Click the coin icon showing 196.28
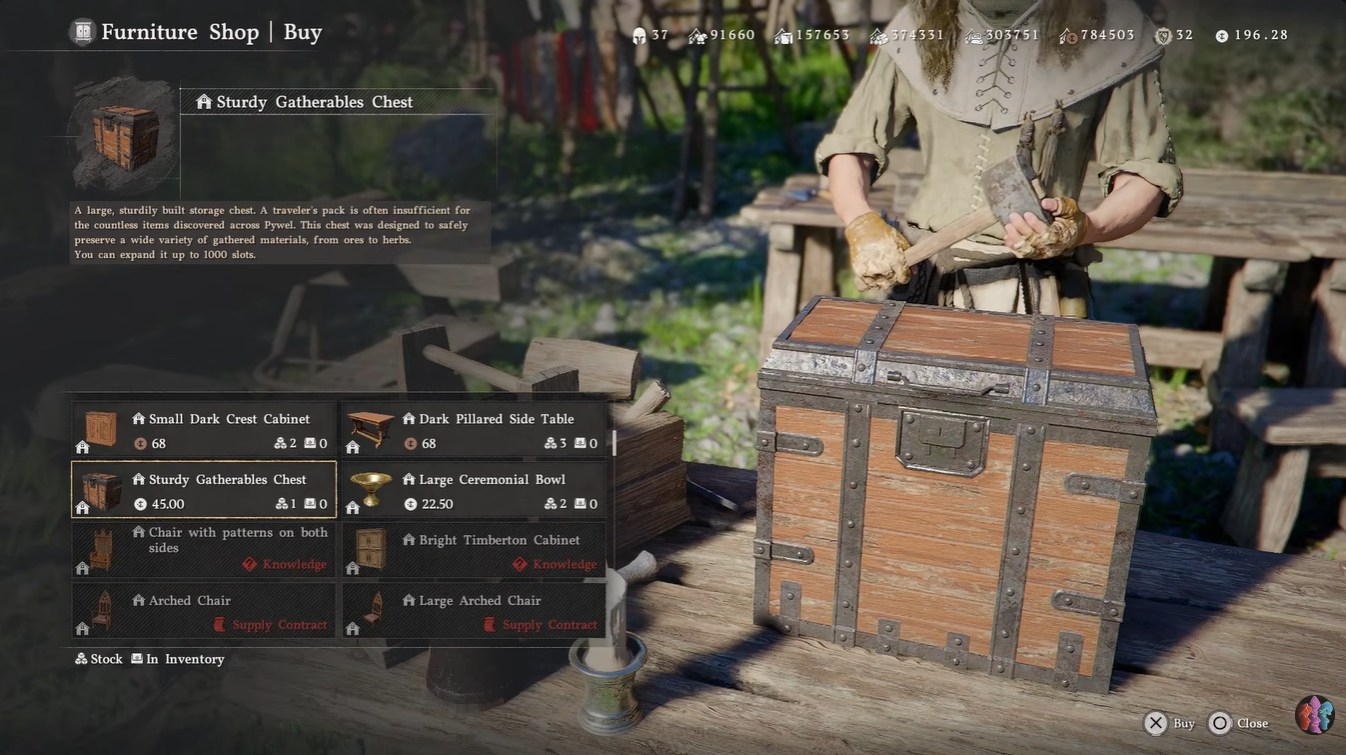The height and width of the screenshot is (755, 1346). [1223, 34]
